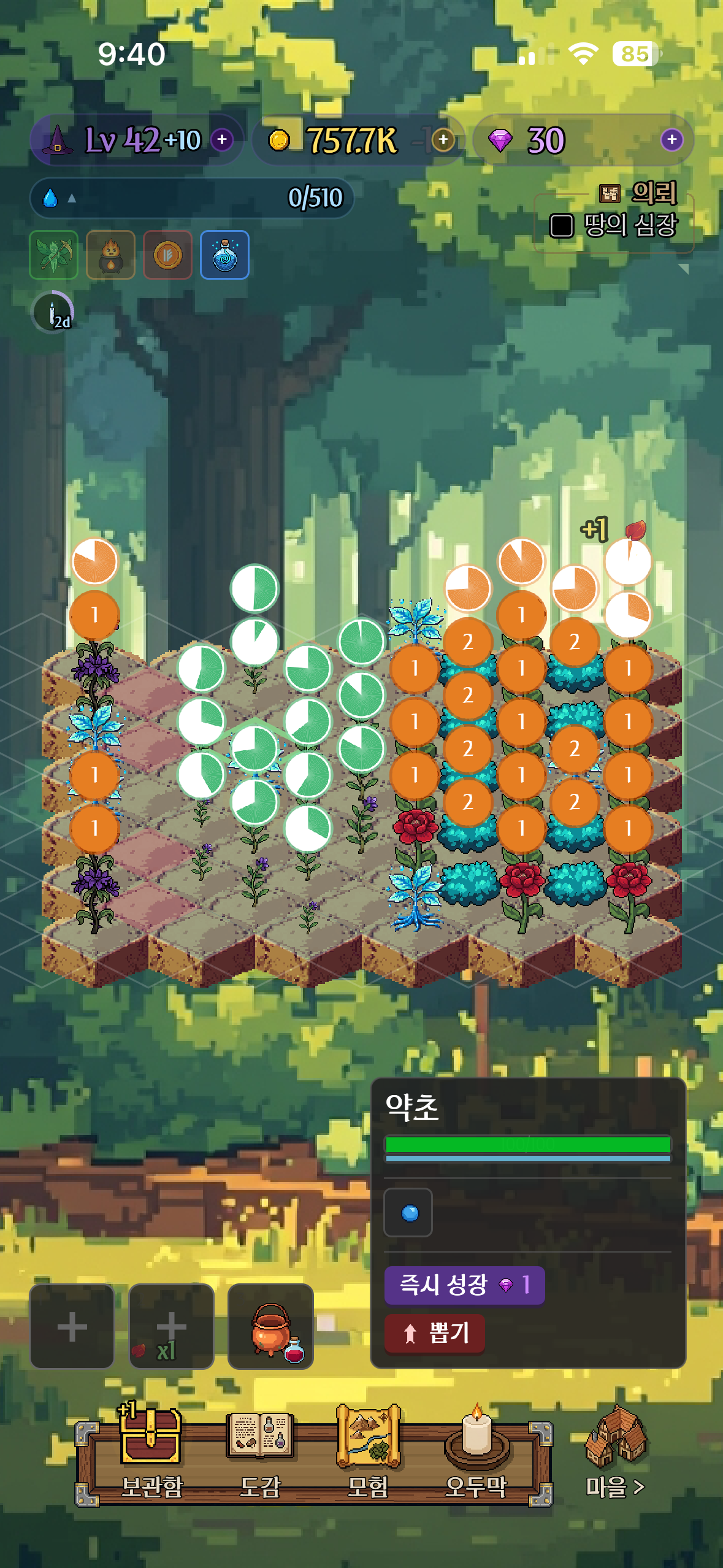
Task: Select the blue orb slot in herb panel
Action: 408,1213
